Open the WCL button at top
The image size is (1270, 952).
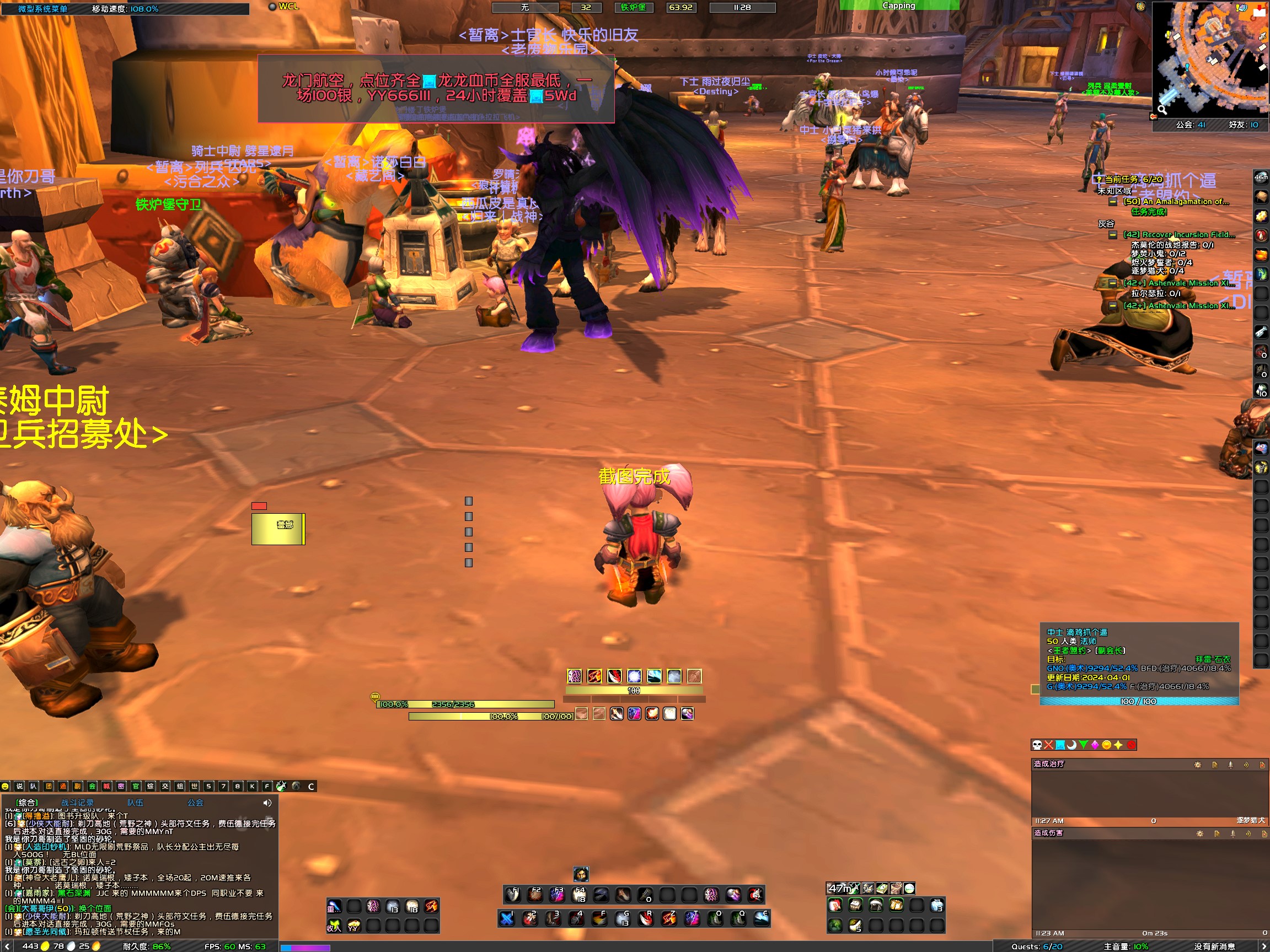tap(284, 6)
